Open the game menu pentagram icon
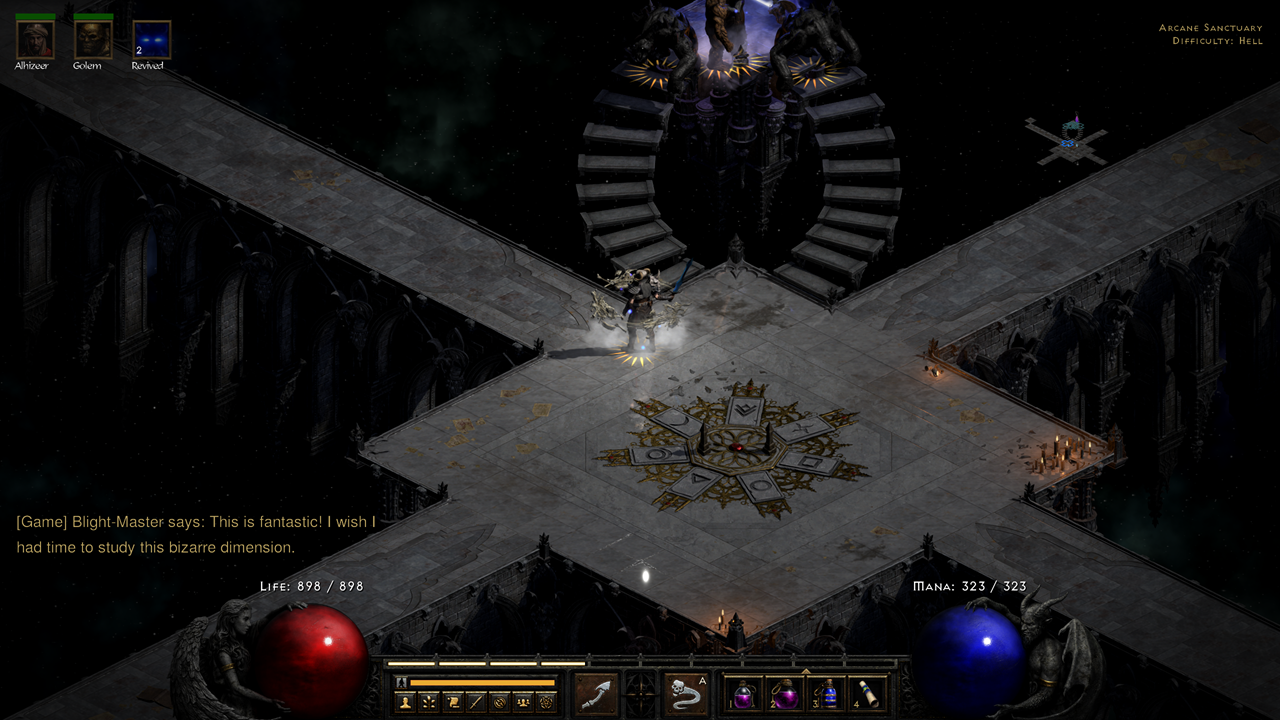 [545, 702]
